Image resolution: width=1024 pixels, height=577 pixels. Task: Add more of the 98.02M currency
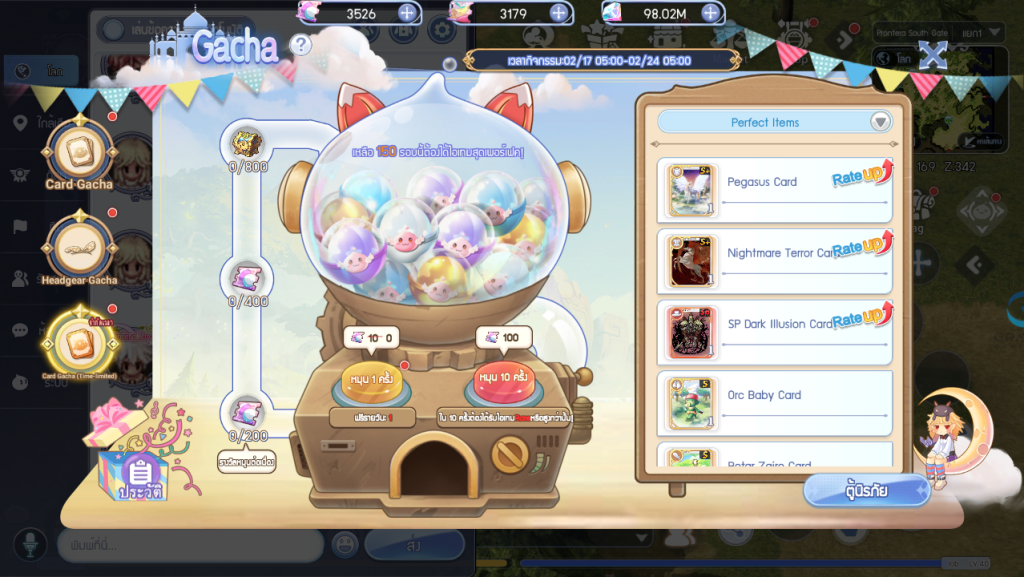(711, 13)
